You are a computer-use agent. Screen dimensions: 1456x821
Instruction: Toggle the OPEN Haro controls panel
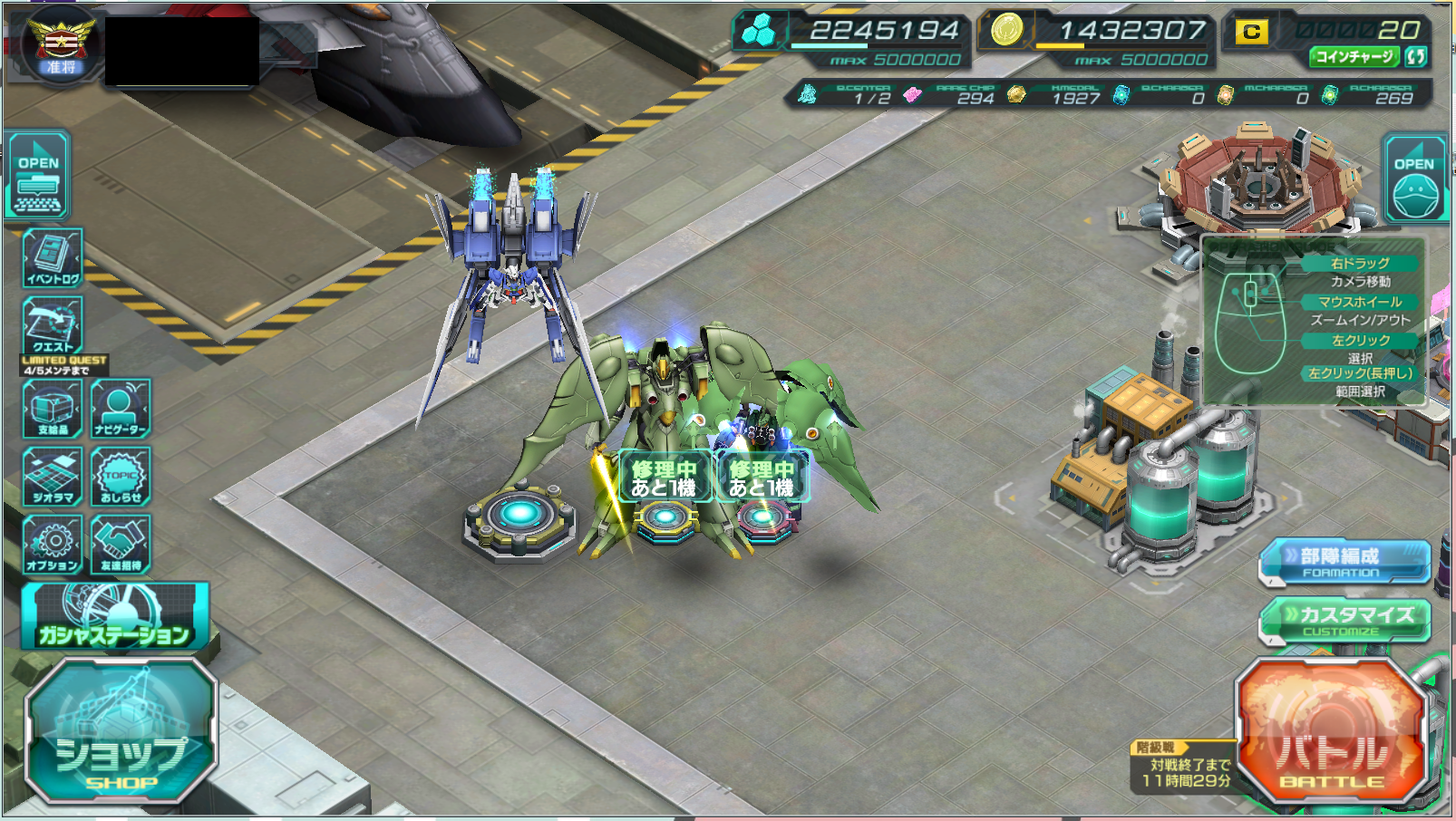(1414, 179)
